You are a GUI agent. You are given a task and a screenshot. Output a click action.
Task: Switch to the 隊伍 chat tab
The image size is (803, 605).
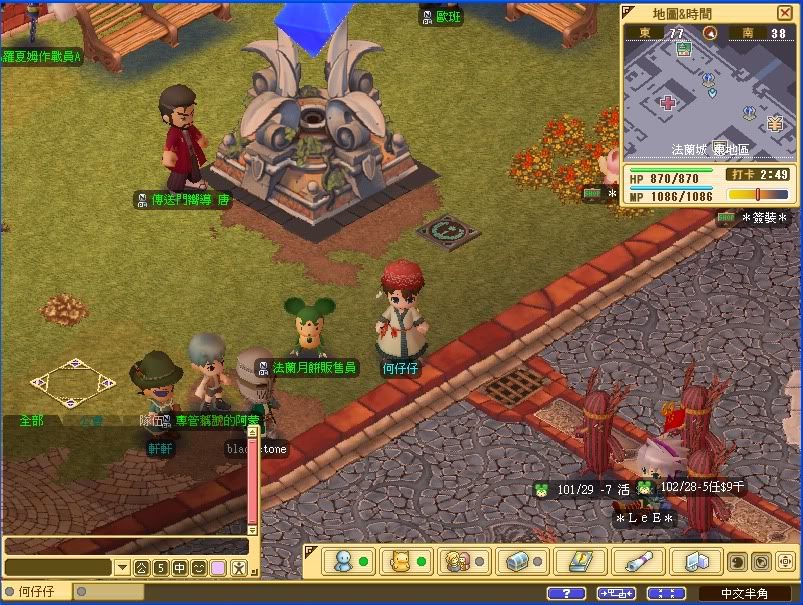(150, 421)
